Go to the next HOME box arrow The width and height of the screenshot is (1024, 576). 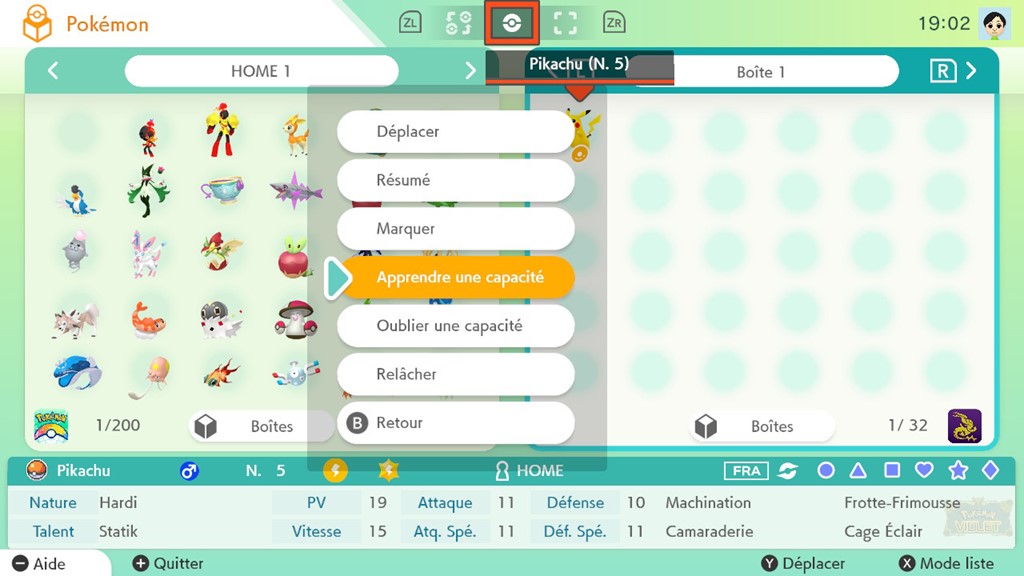click(470, 71)
